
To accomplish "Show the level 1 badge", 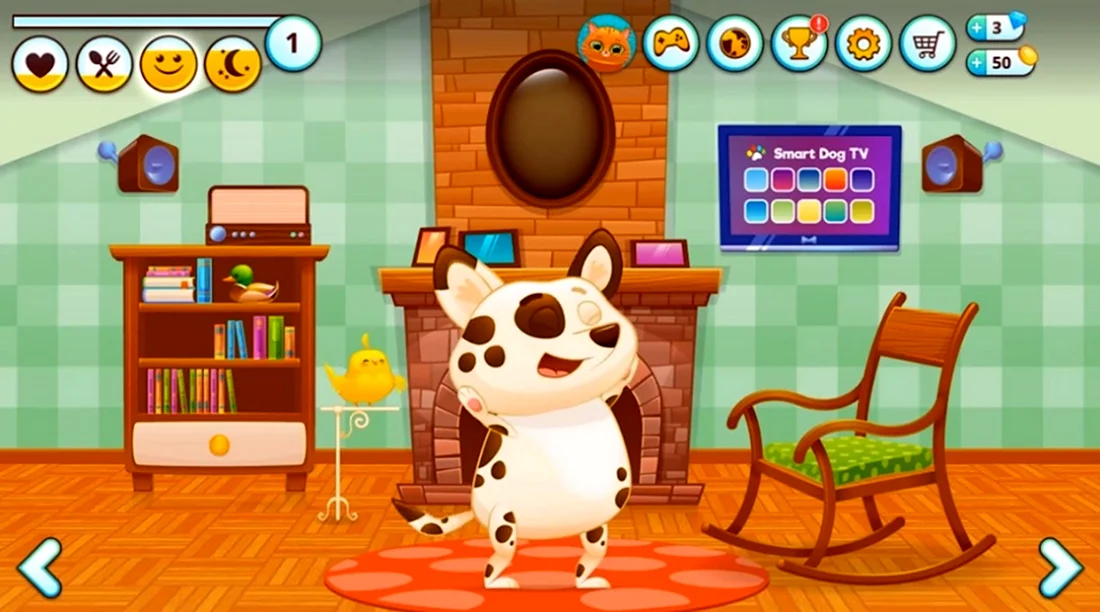I will click(x=293, y=44).
